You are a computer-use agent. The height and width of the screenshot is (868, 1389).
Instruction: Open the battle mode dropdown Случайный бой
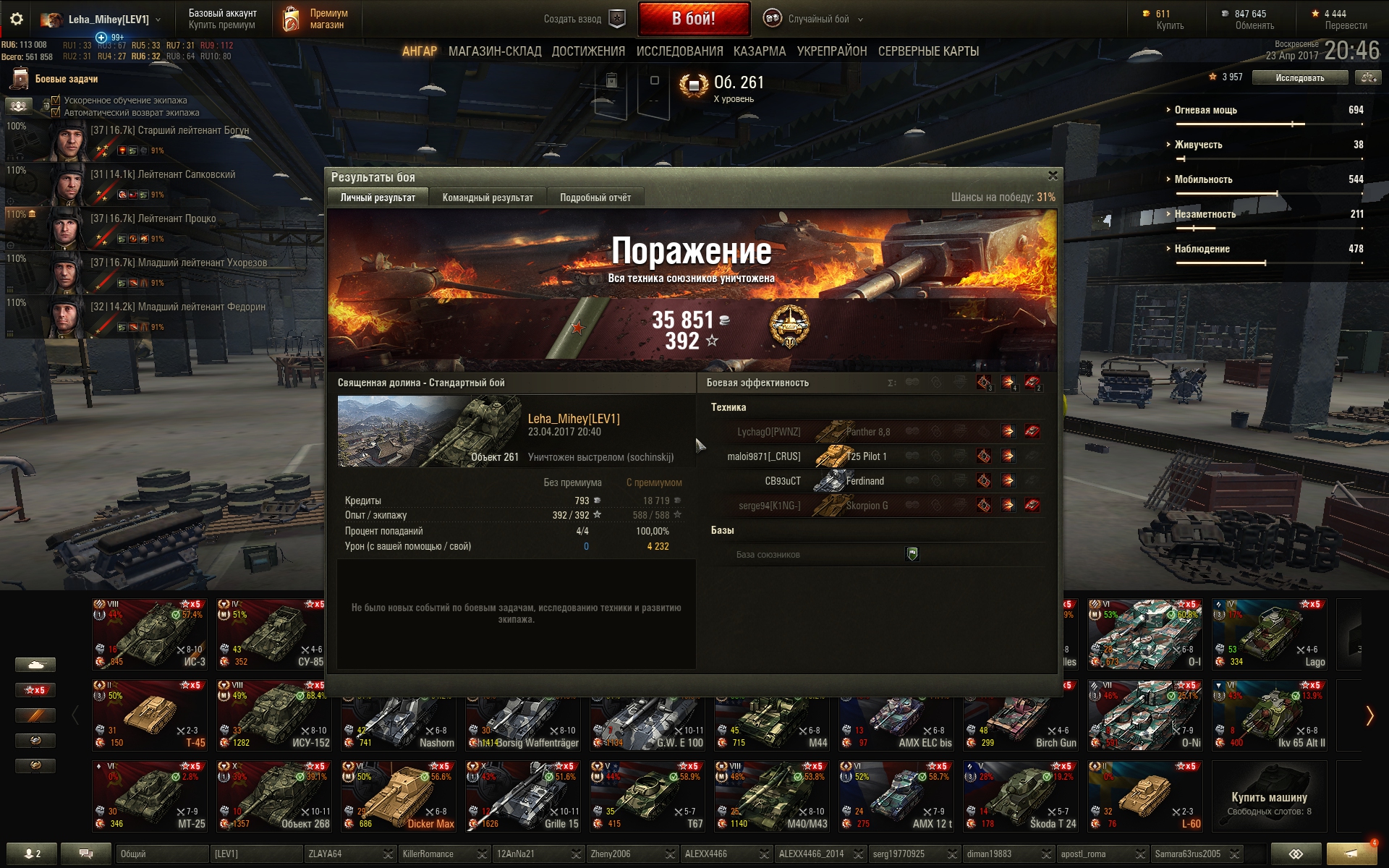(x=818, y=20)
